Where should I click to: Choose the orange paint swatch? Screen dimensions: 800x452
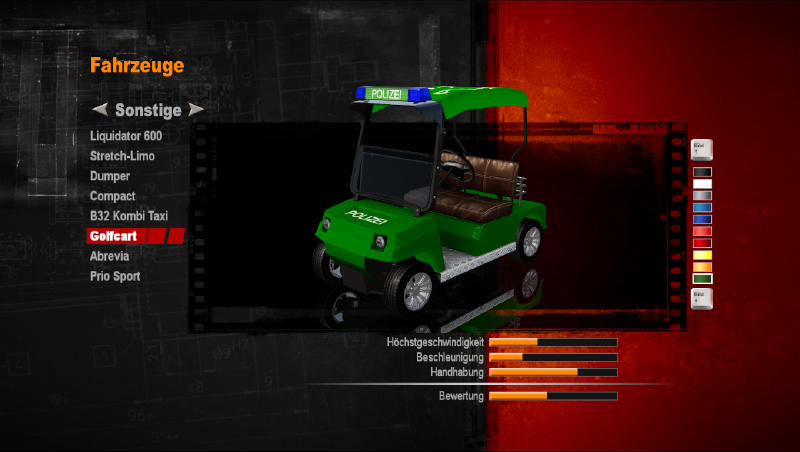point(702,267)
